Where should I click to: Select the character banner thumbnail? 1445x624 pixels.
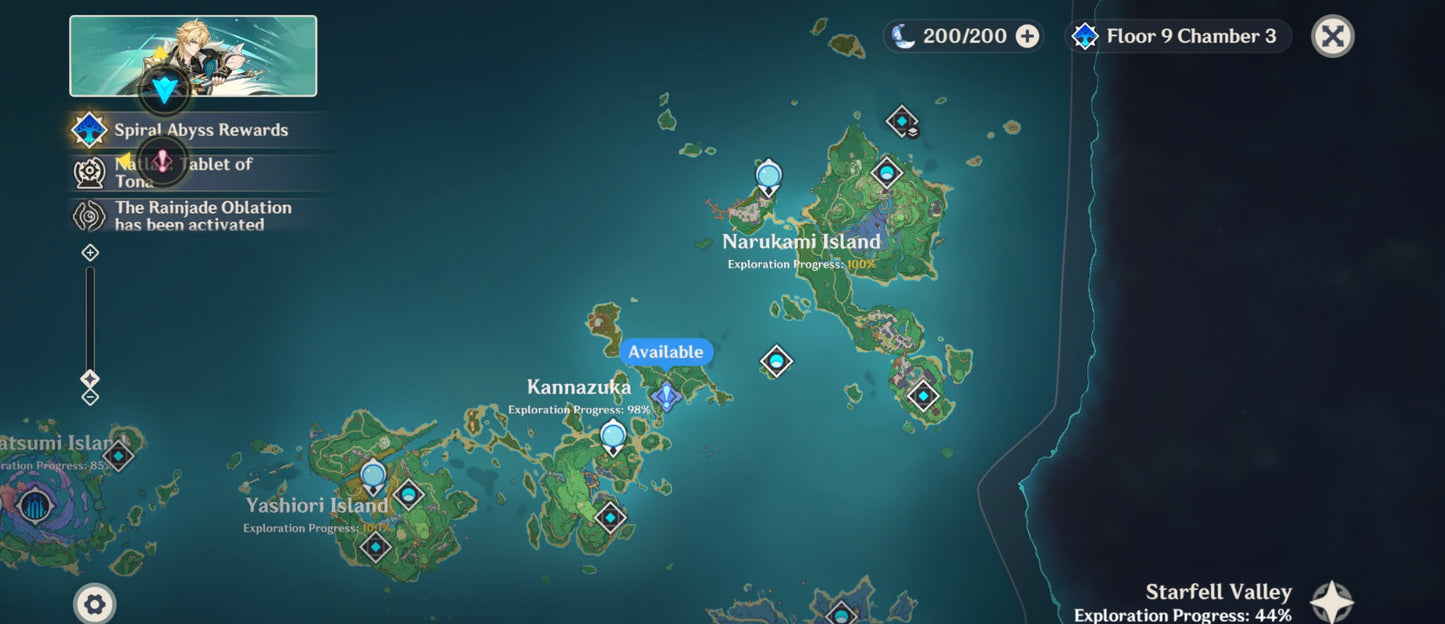coord(193,56)
